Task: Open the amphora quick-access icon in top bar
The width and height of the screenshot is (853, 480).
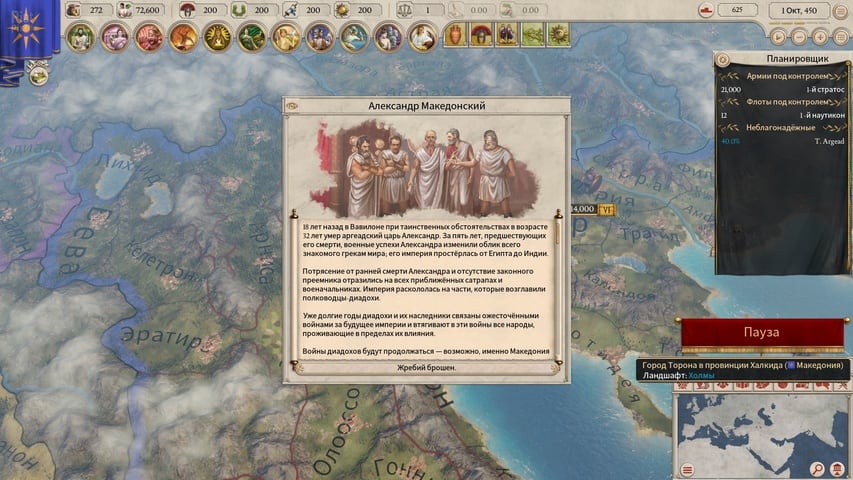Action: coord(455,36)
